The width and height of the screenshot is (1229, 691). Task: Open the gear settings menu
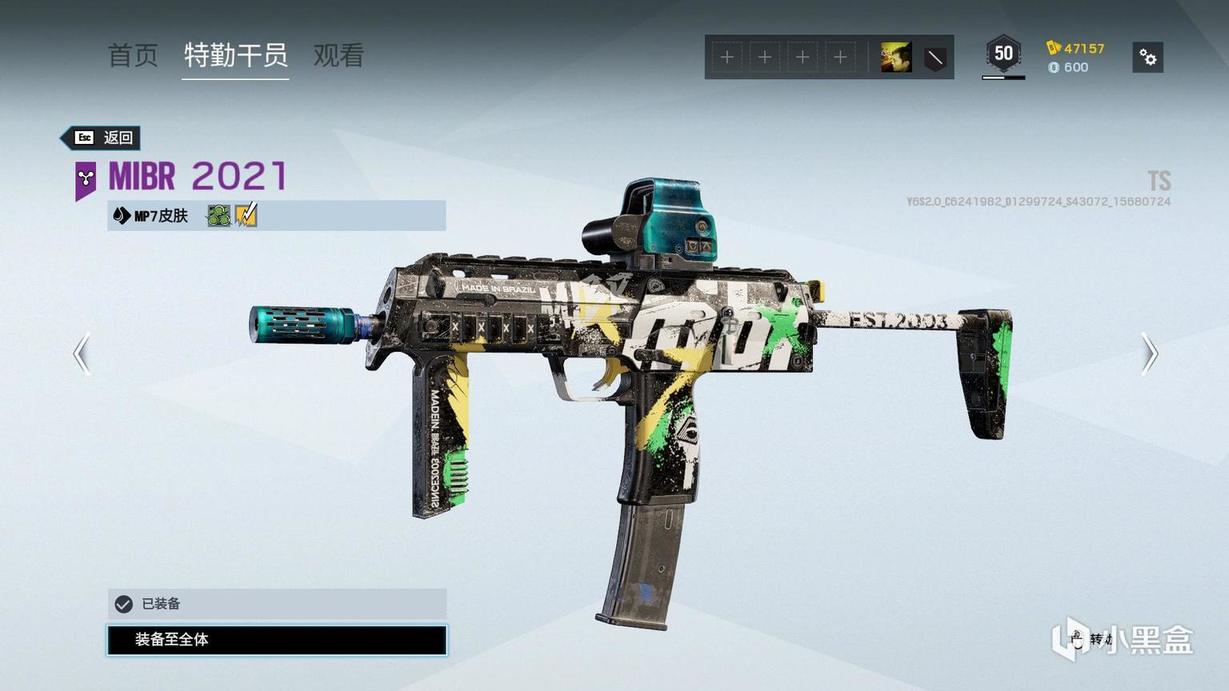coord(1148,58)
